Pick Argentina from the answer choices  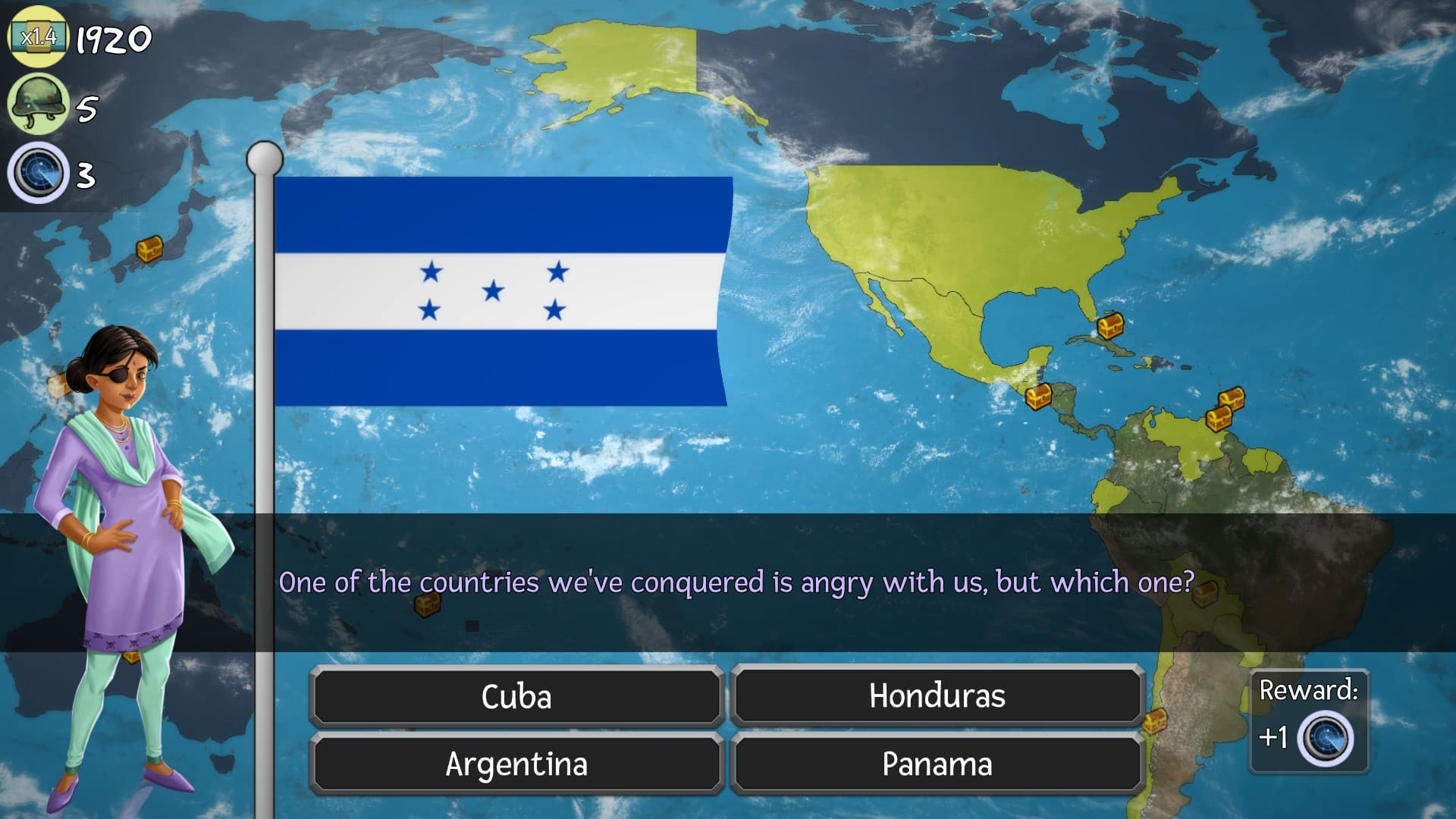[516, 764]
